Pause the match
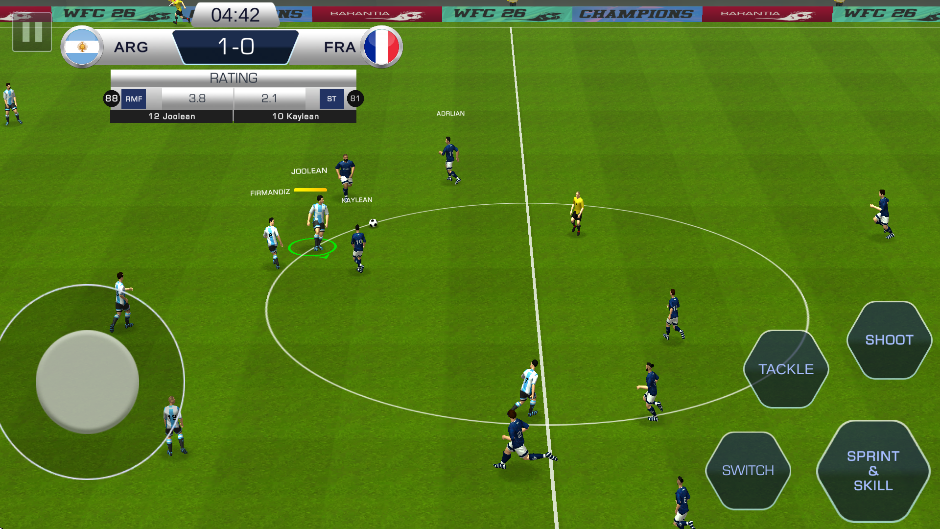940x529 pixels. click(x=32, y=32)
